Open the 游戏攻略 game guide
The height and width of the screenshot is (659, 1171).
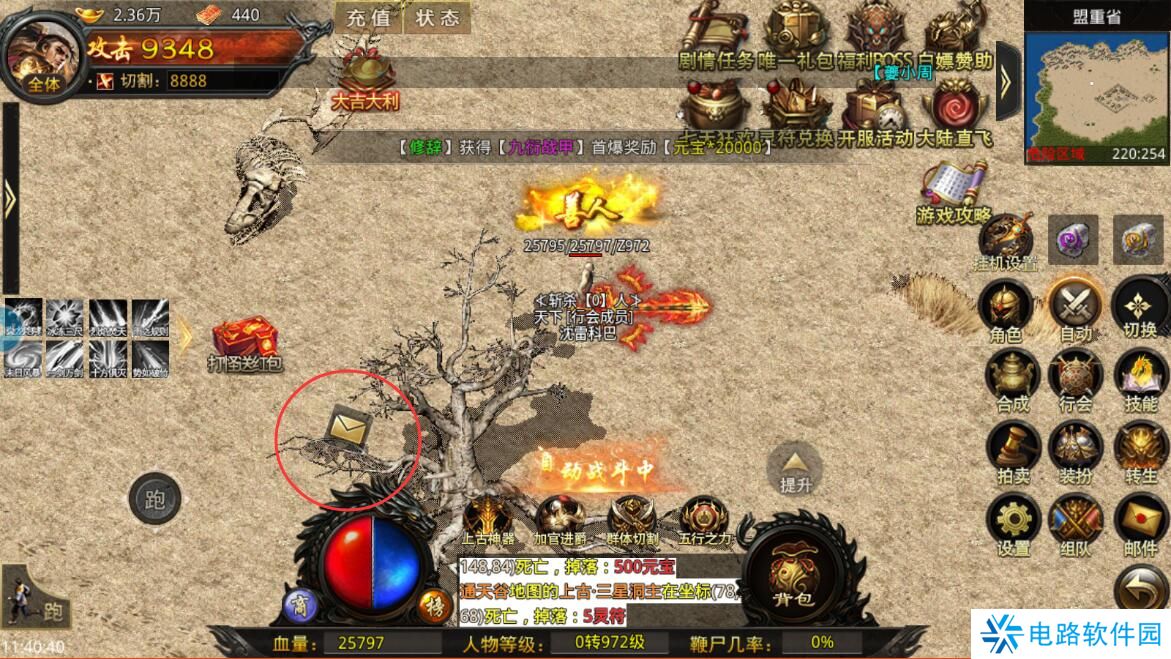pyautogui.click(x=954, y=192)
